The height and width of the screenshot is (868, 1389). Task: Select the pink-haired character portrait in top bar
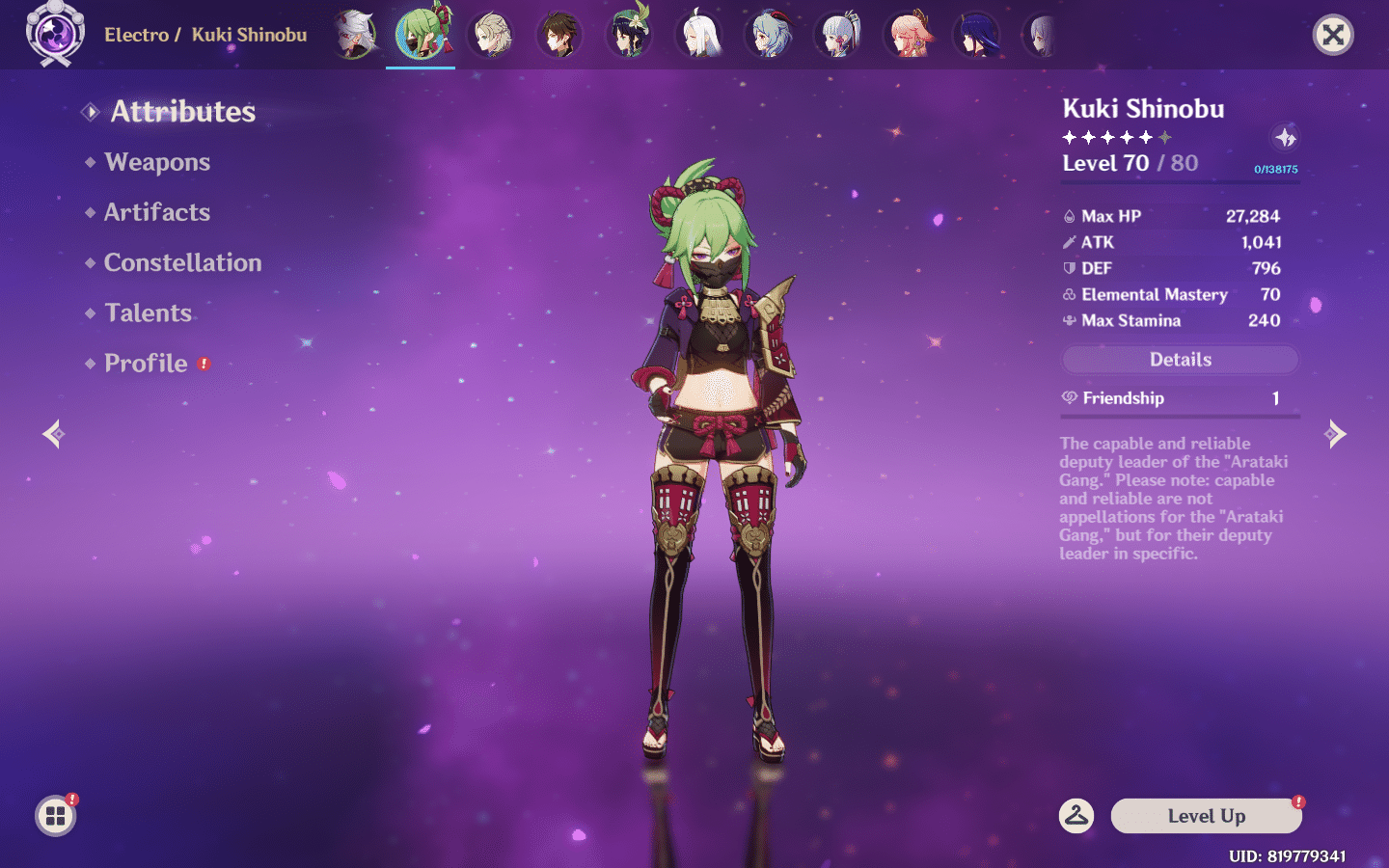909,35
